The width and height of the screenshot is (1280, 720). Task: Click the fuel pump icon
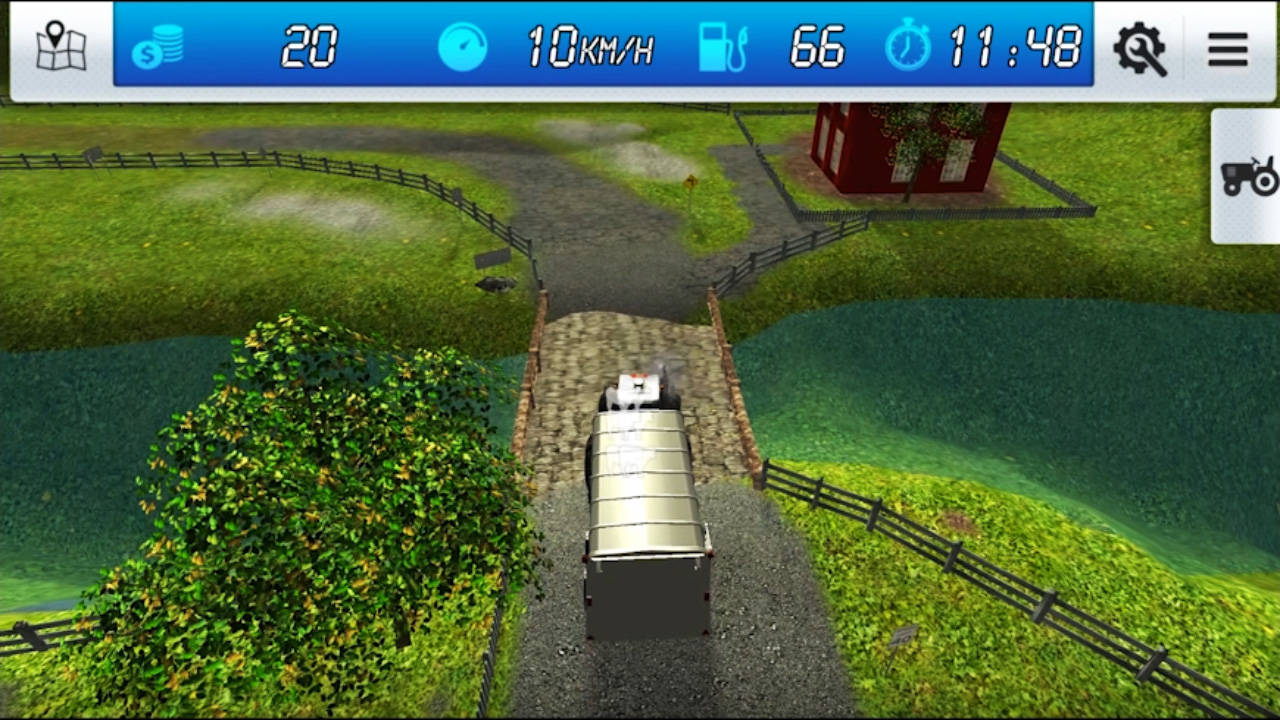[723, 46]
